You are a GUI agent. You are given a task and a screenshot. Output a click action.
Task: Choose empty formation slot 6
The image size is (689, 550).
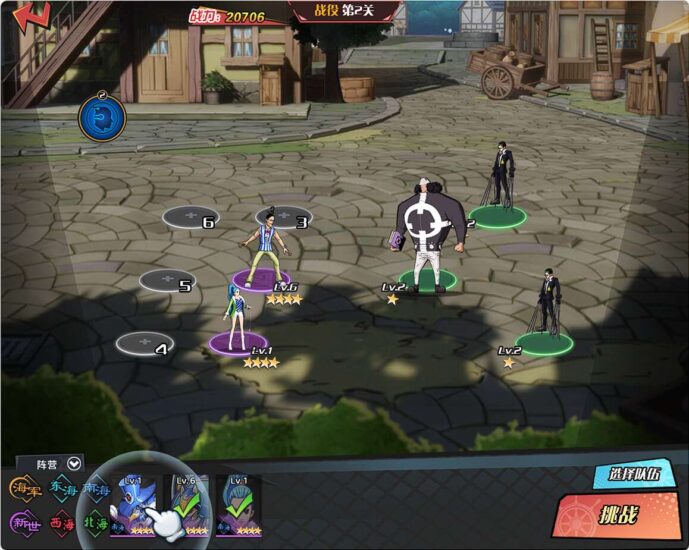[190, 217]
